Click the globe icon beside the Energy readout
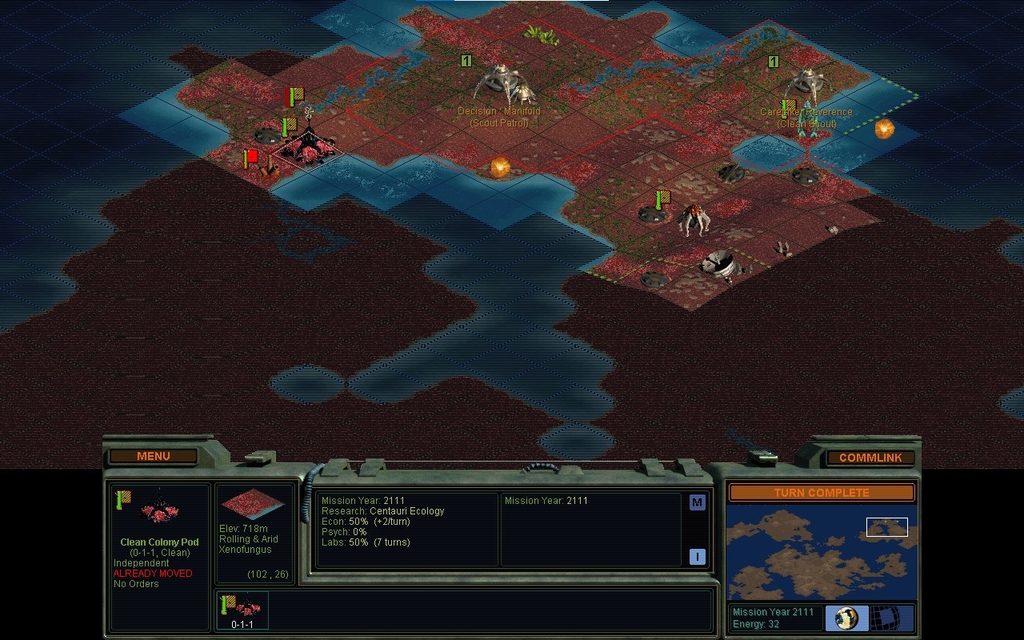Viewport: 1024px width, 640px height. tap(846, 617)
